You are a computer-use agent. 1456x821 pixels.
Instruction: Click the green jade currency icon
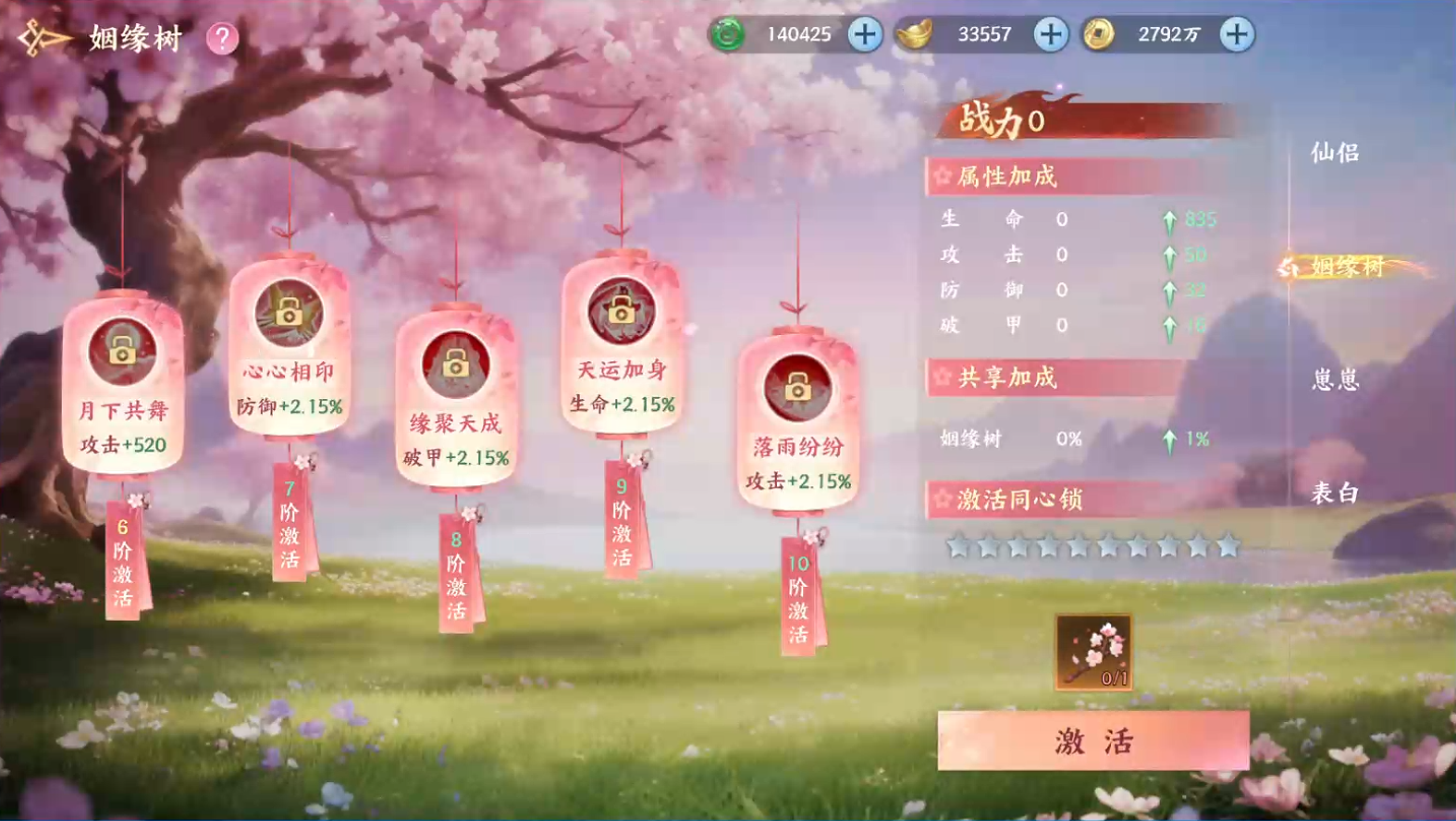tap(727, 34)
